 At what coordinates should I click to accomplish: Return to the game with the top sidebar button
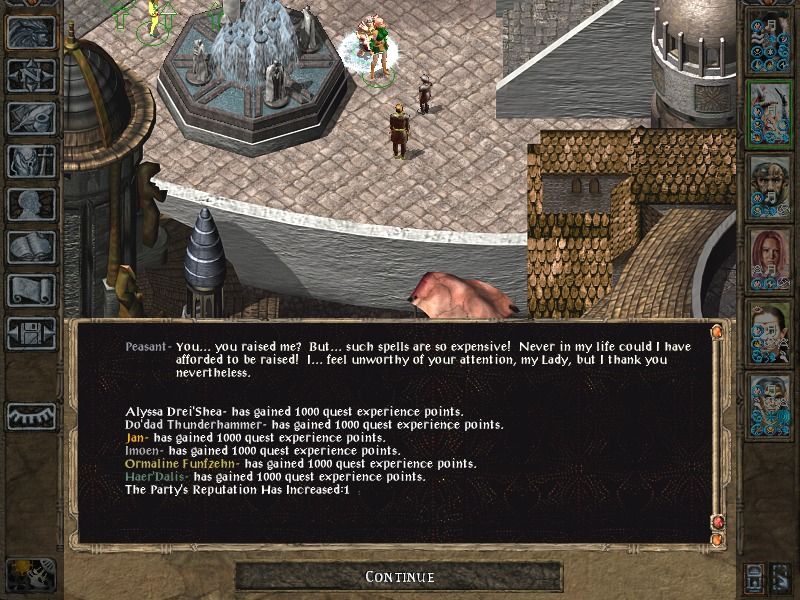click(31, 32)
